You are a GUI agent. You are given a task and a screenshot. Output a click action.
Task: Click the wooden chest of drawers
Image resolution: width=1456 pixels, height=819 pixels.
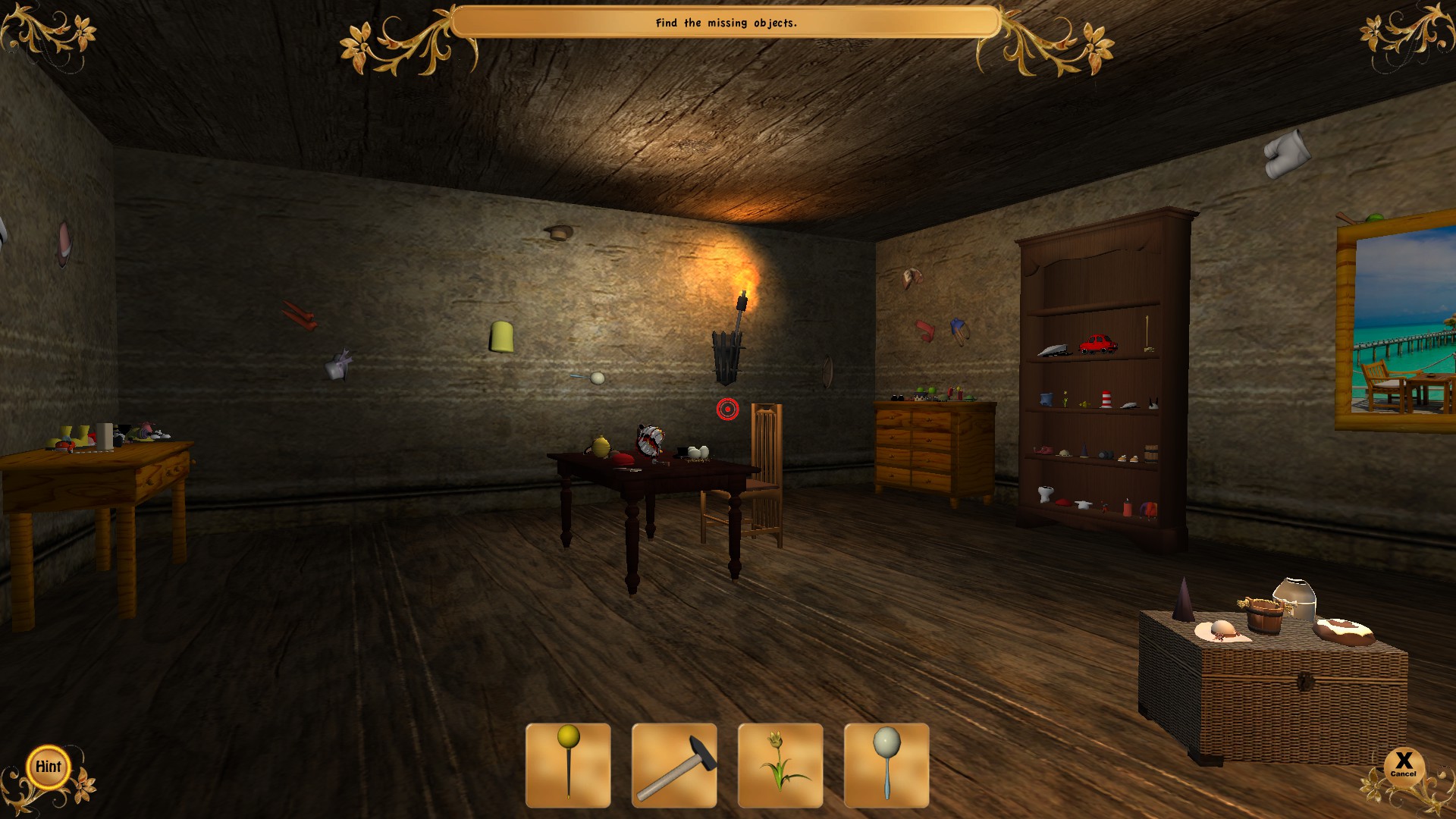point(932,451)
